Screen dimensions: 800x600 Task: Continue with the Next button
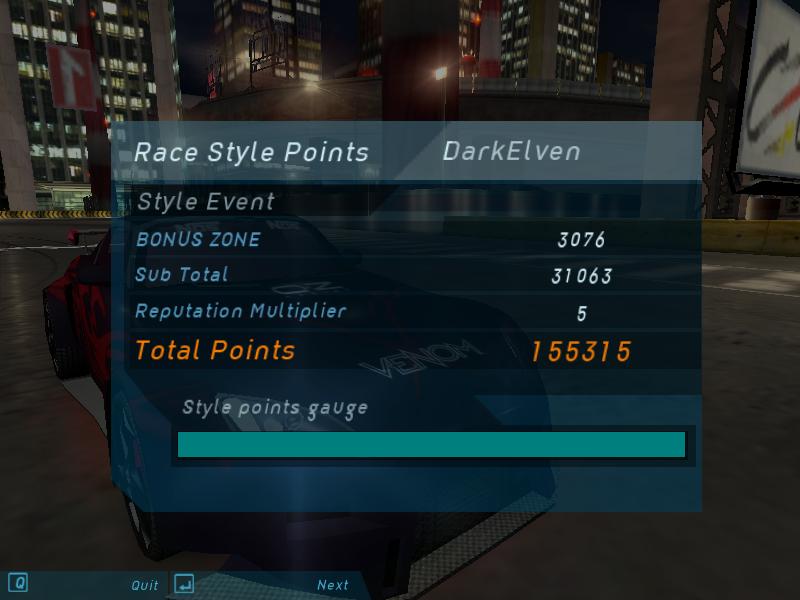332,585
